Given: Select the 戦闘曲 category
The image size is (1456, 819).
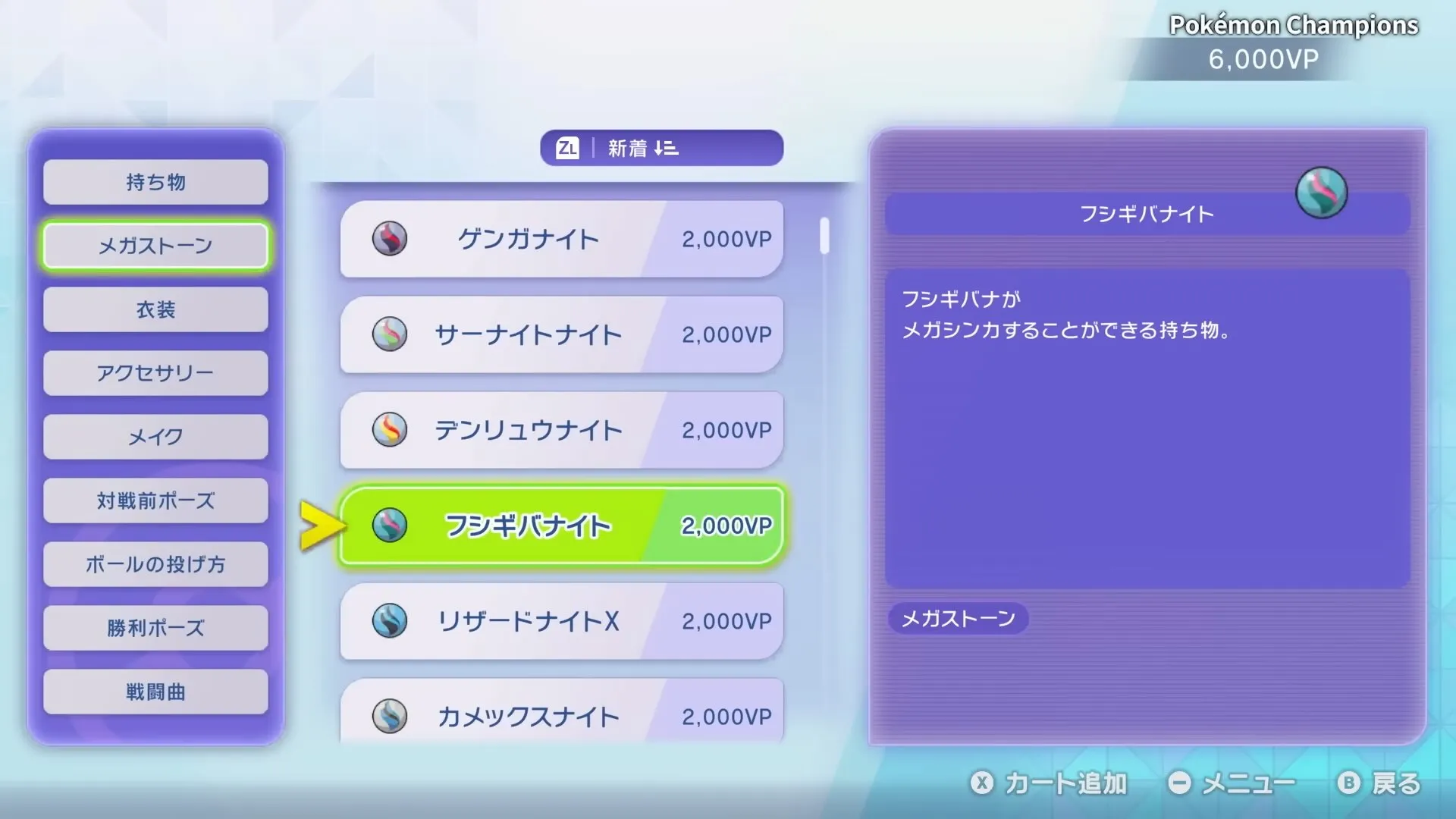Looking at the screenshot, I should tap(155, 692).
